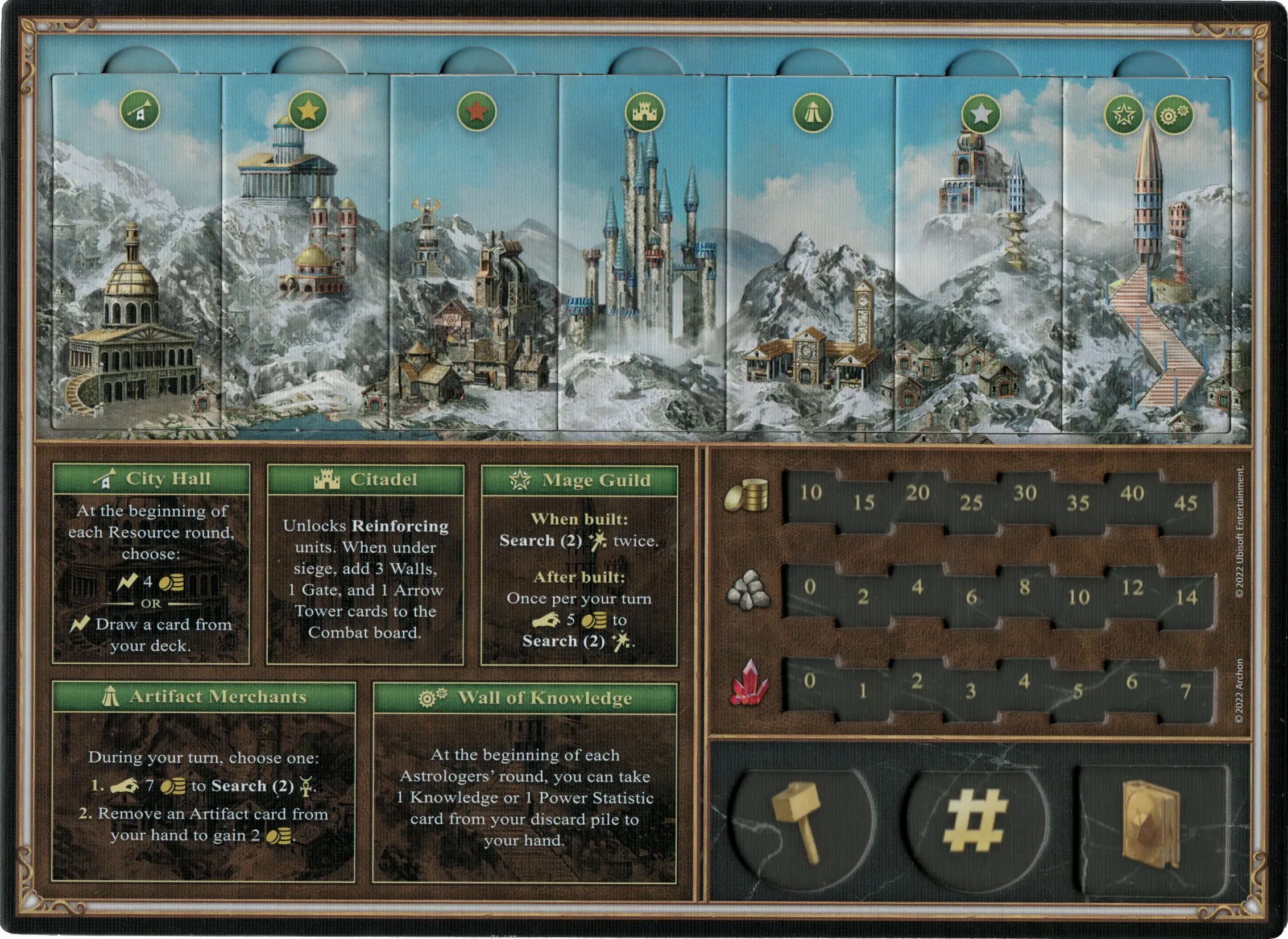The width and height of the screenshot is (1288, 939).
Task: Click the gear icon on the tower tile
Action: (x=1173, y=115)
